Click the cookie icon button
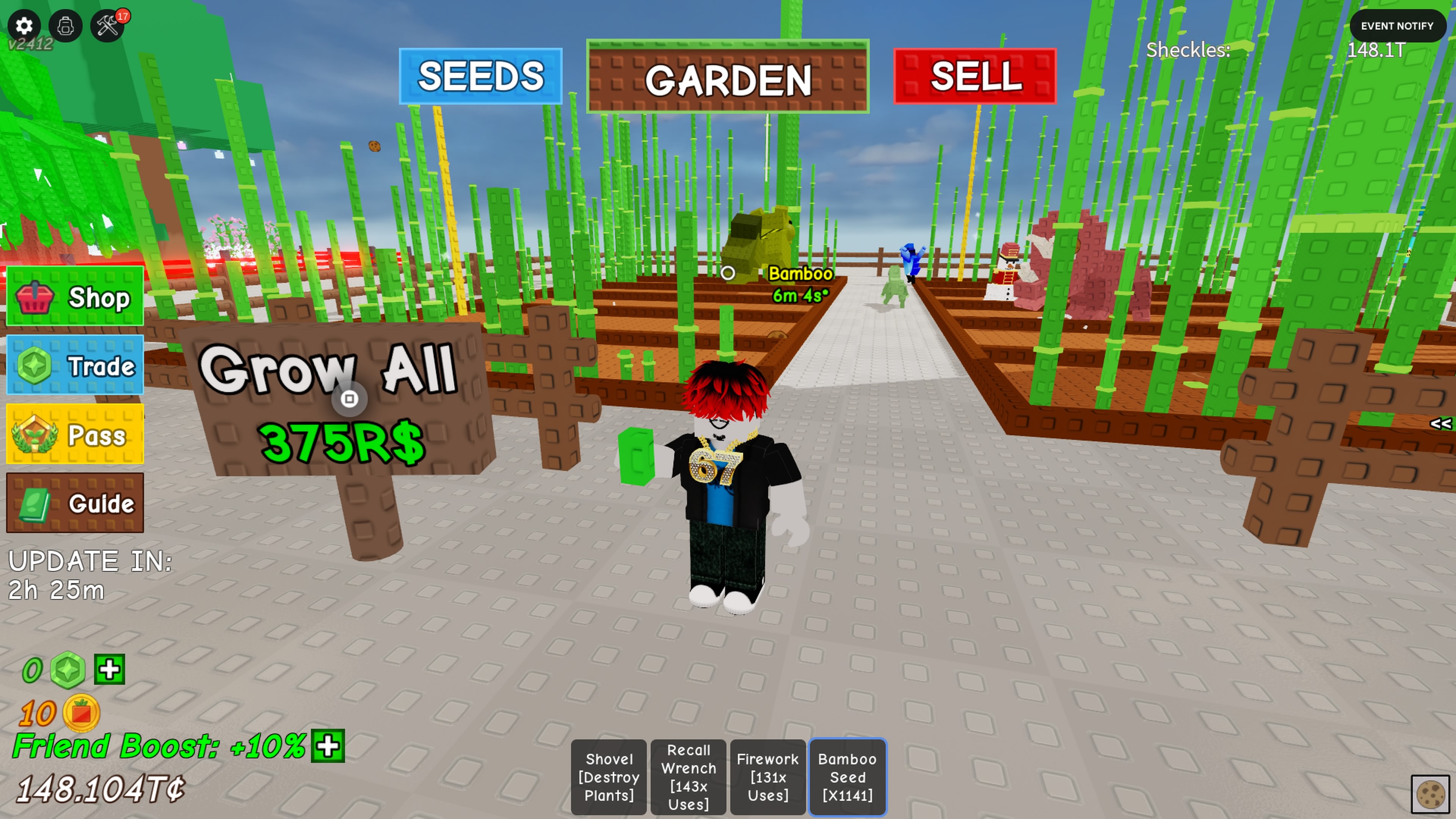Screen dimensions: 1456x819 click(1431, 794)
